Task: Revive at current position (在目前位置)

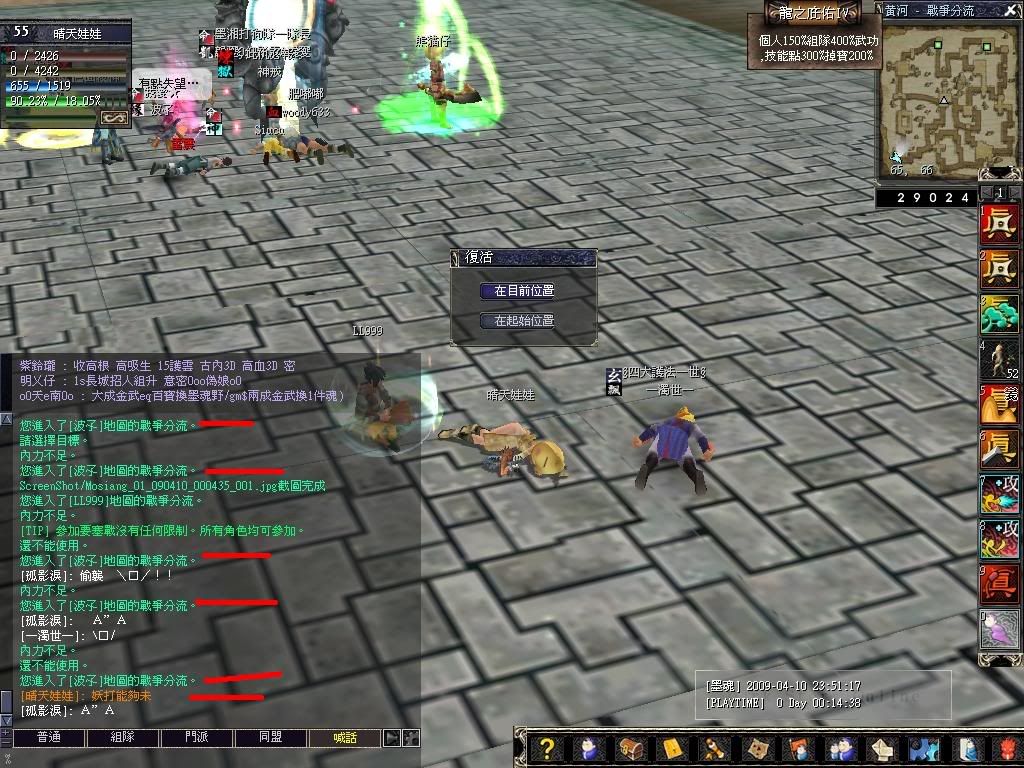Action: pyautogui.click(x=524, y=291)
